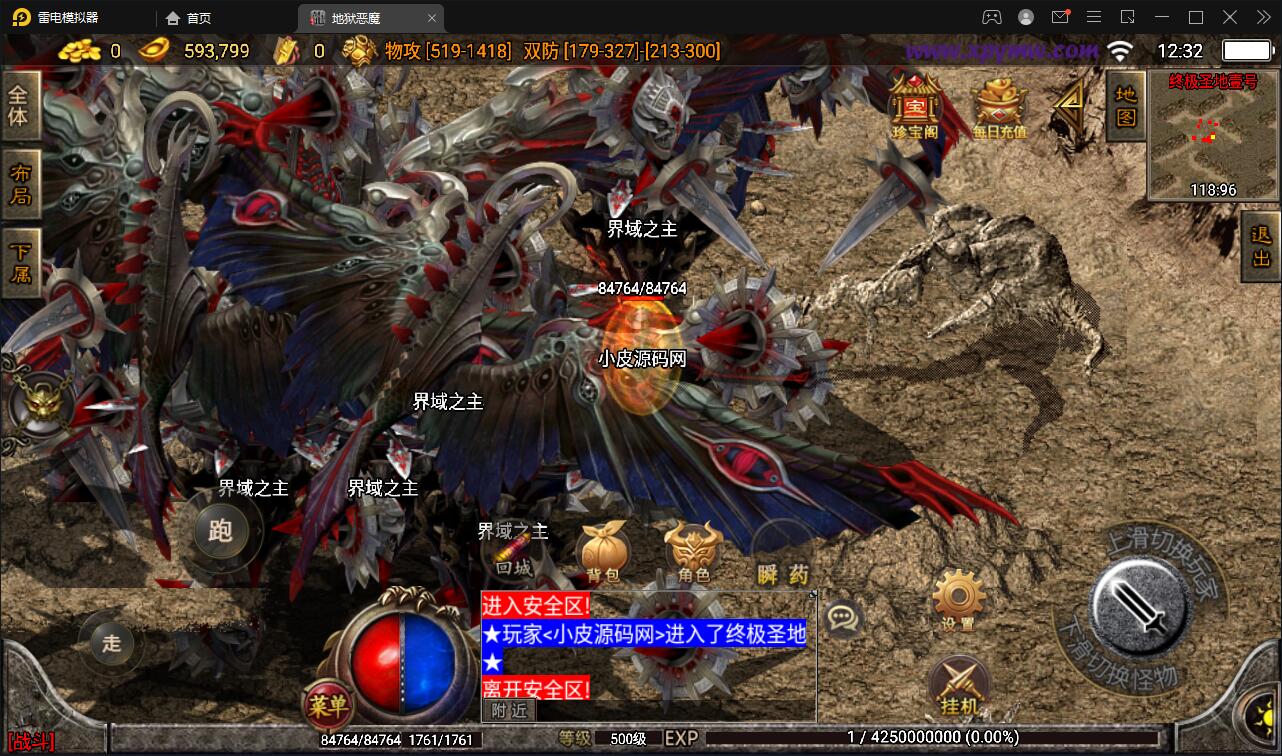Open the chat bubble icon beside settings
Screen dimensions: 1282x756
(x=843, y=619)
